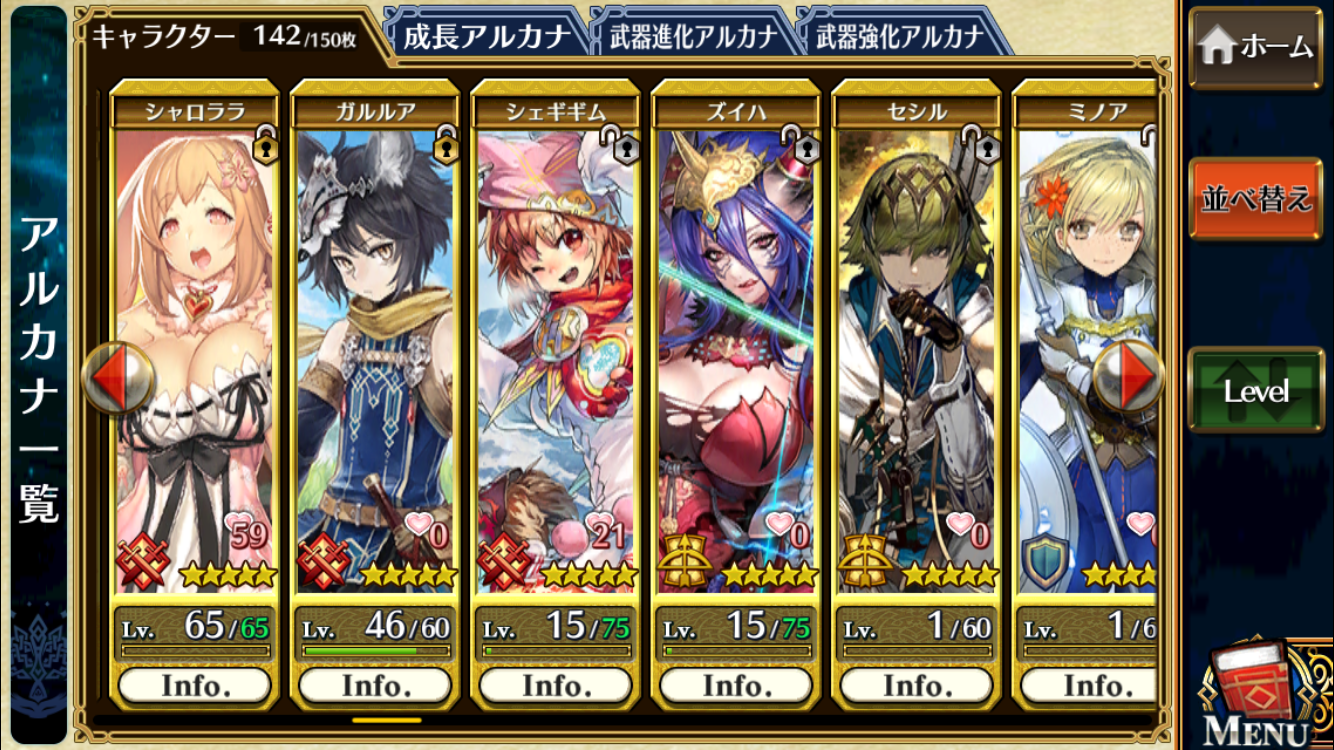Switch to the 武器強化アルカナ tab

point(899,36)
